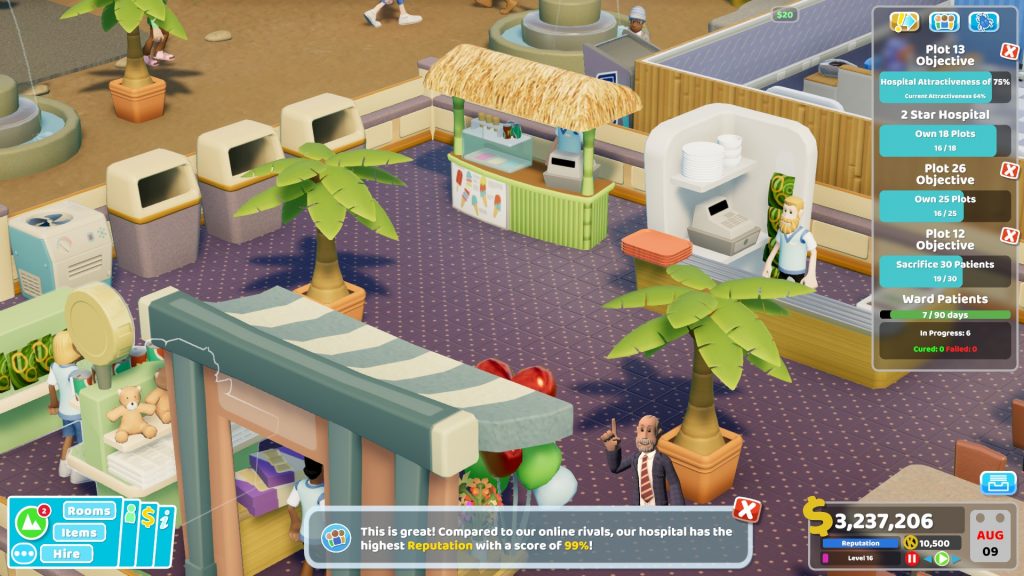Open the blue inbox tray button
Screen dimensions: 1024x576
(997, 483)
